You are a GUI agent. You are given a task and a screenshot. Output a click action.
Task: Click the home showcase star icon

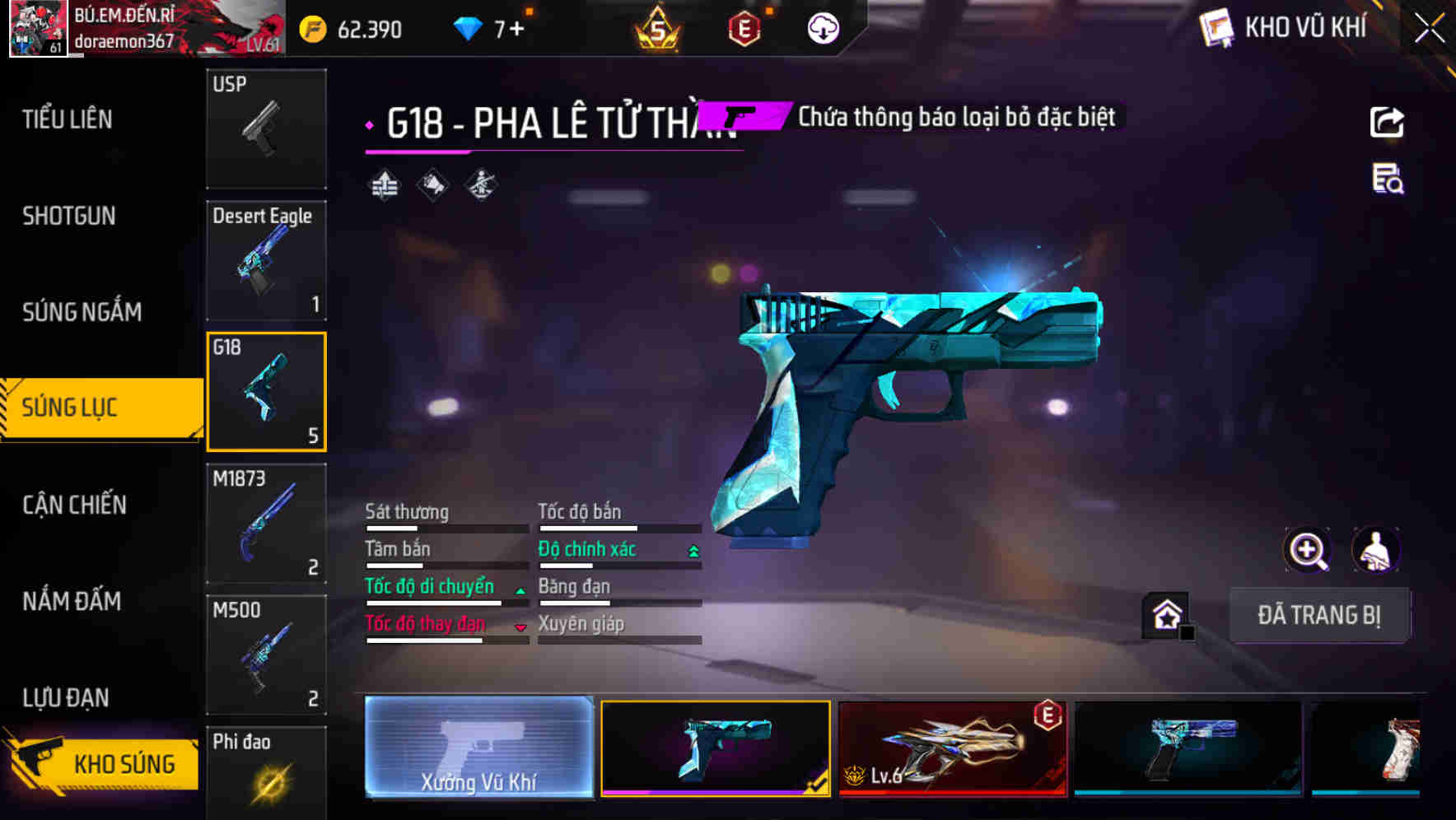[1163, 613]
